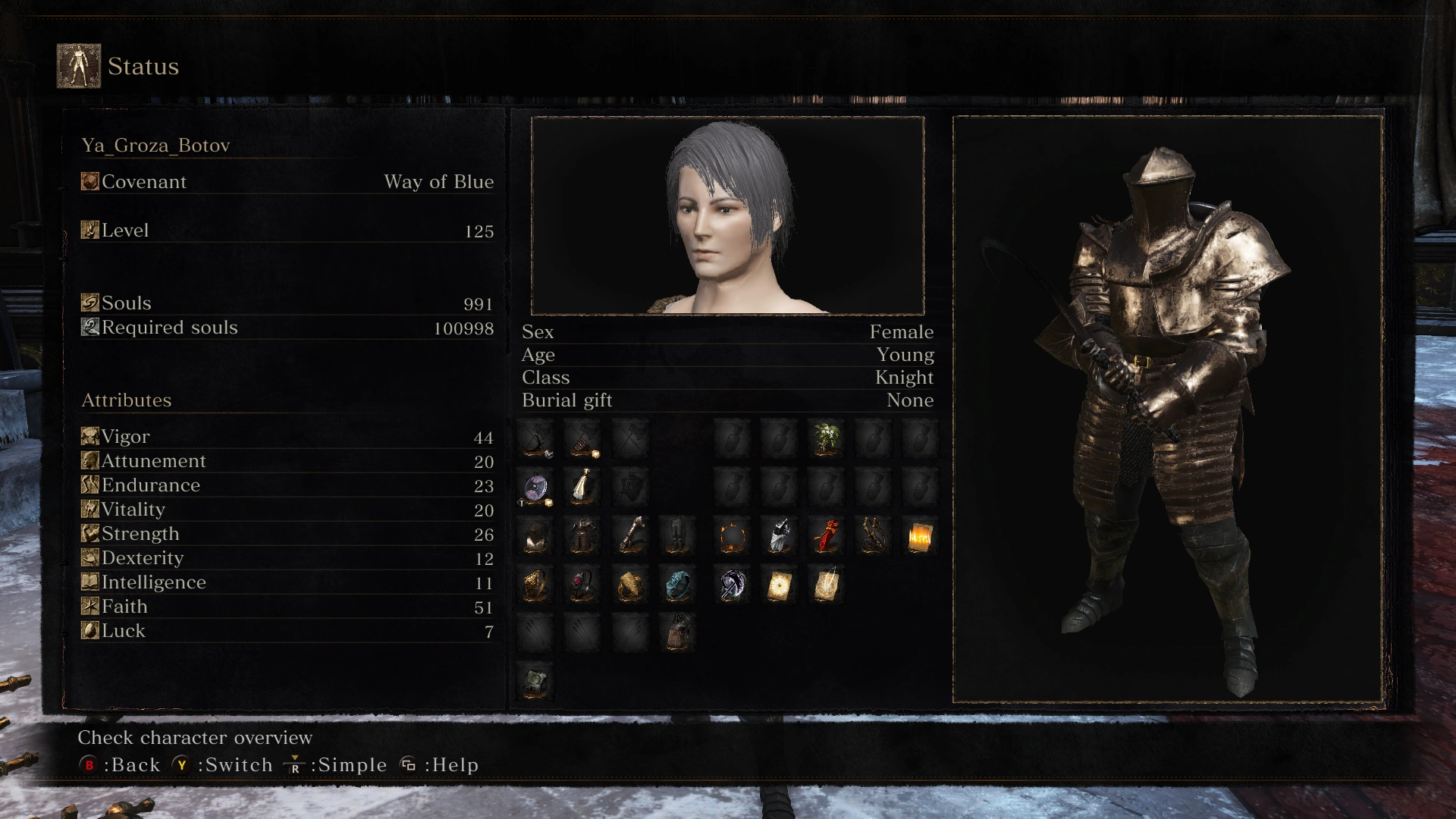Select the covenant item in bottom slot
Screen dimensions: 1456x819
coord(536,681)
